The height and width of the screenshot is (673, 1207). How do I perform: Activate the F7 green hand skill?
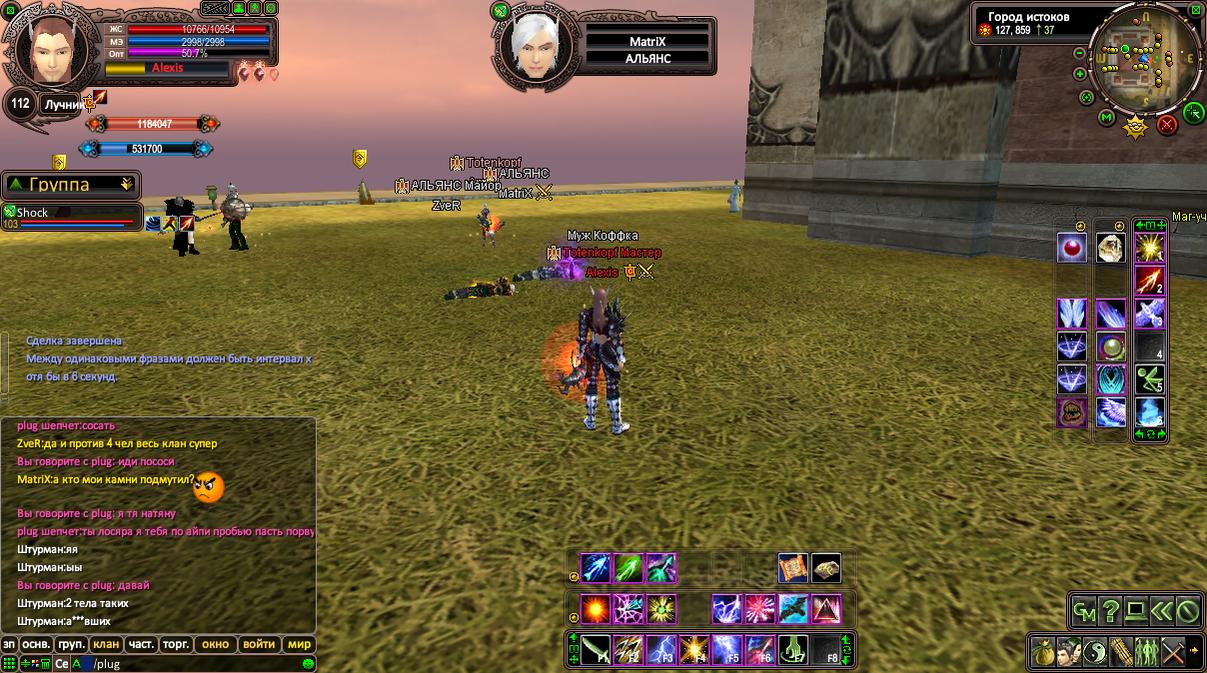[x=793, y=649]
